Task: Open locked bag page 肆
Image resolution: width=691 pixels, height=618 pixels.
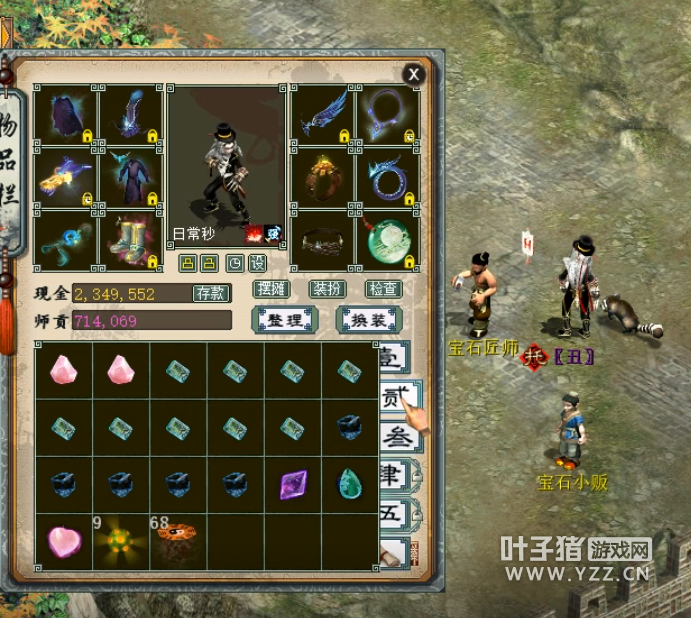Action: [396, 476]
